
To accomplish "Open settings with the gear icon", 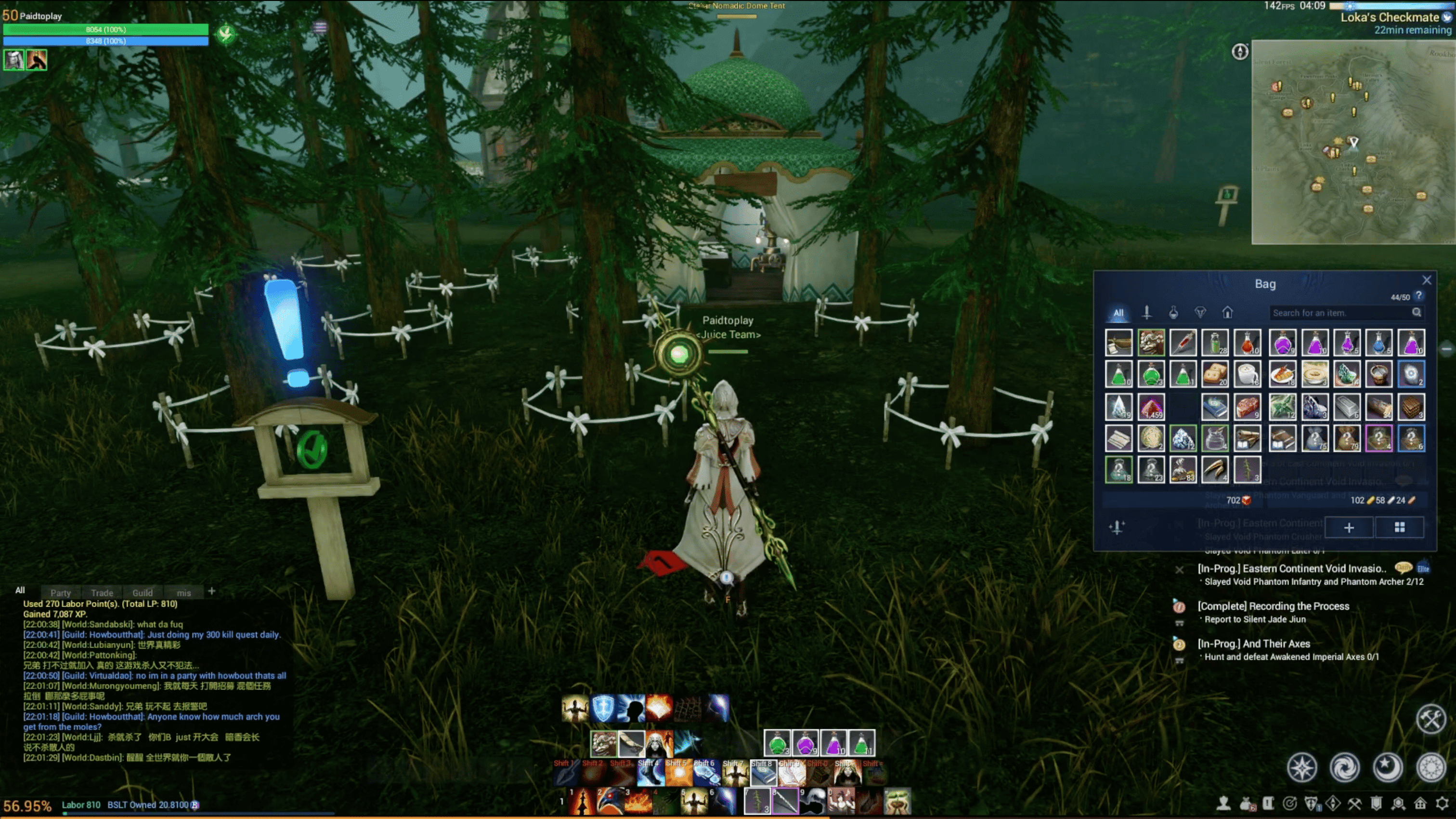I will 1442,803.
